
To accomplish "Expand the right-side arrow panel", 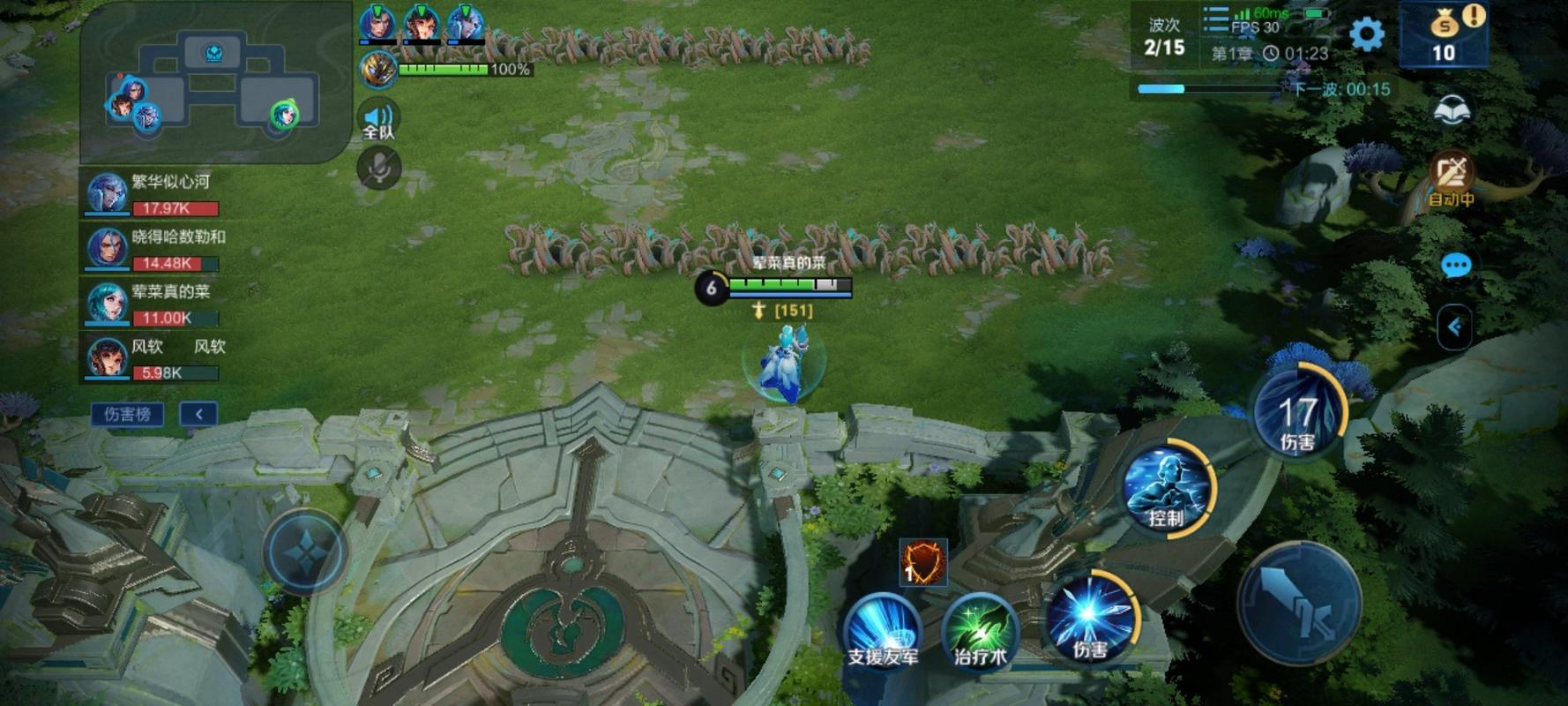I will [1454, 327].
